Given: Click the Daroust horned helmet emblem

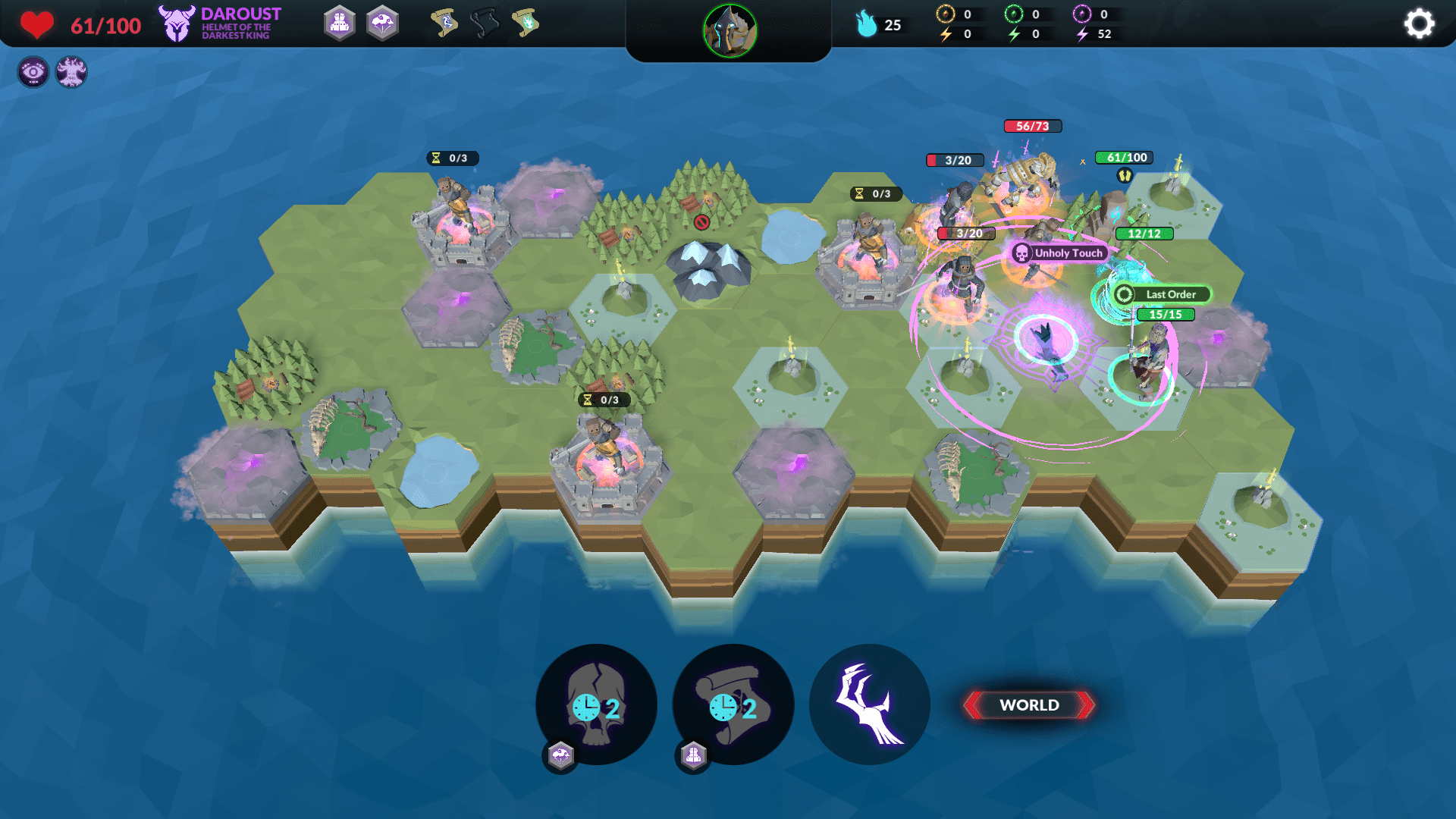Looking at the screenshot, I should pos(177,24).
